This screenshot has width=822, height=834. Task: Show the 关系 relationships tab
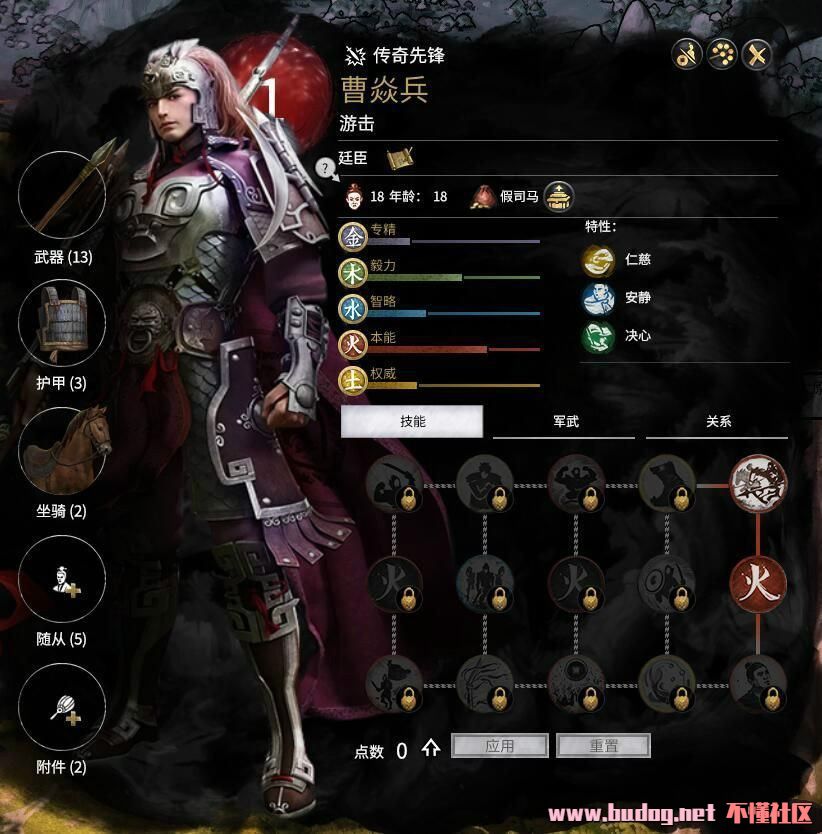point(718,422)
